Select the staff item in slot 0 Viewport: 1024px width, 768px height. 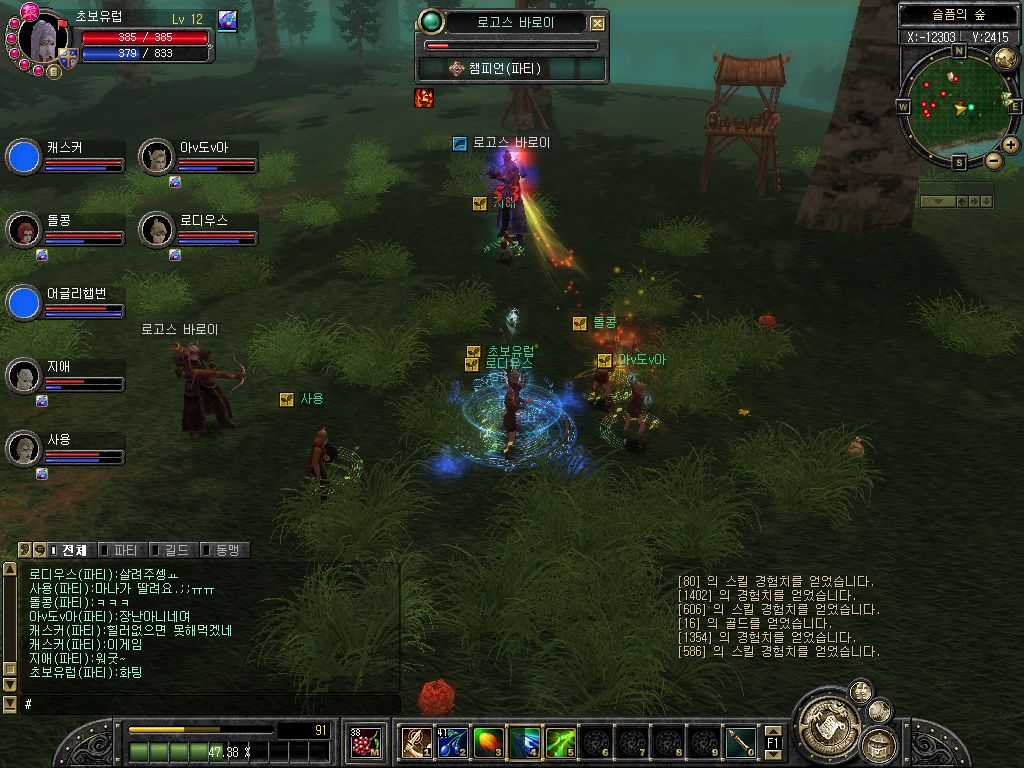(740, 742)
